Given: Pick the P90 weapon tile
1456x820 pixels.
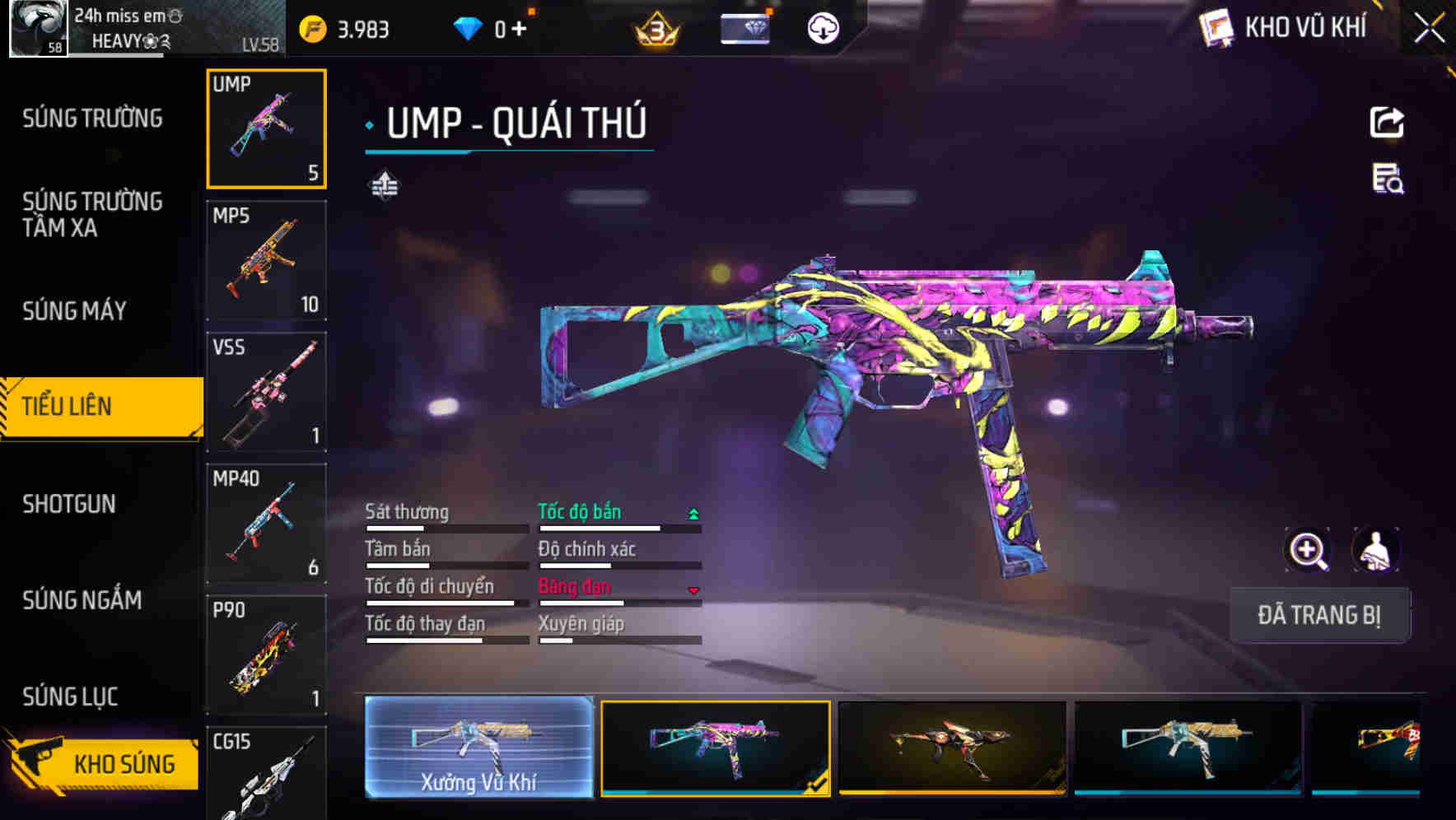Looking at the screenshot, I should click(266, 655).
